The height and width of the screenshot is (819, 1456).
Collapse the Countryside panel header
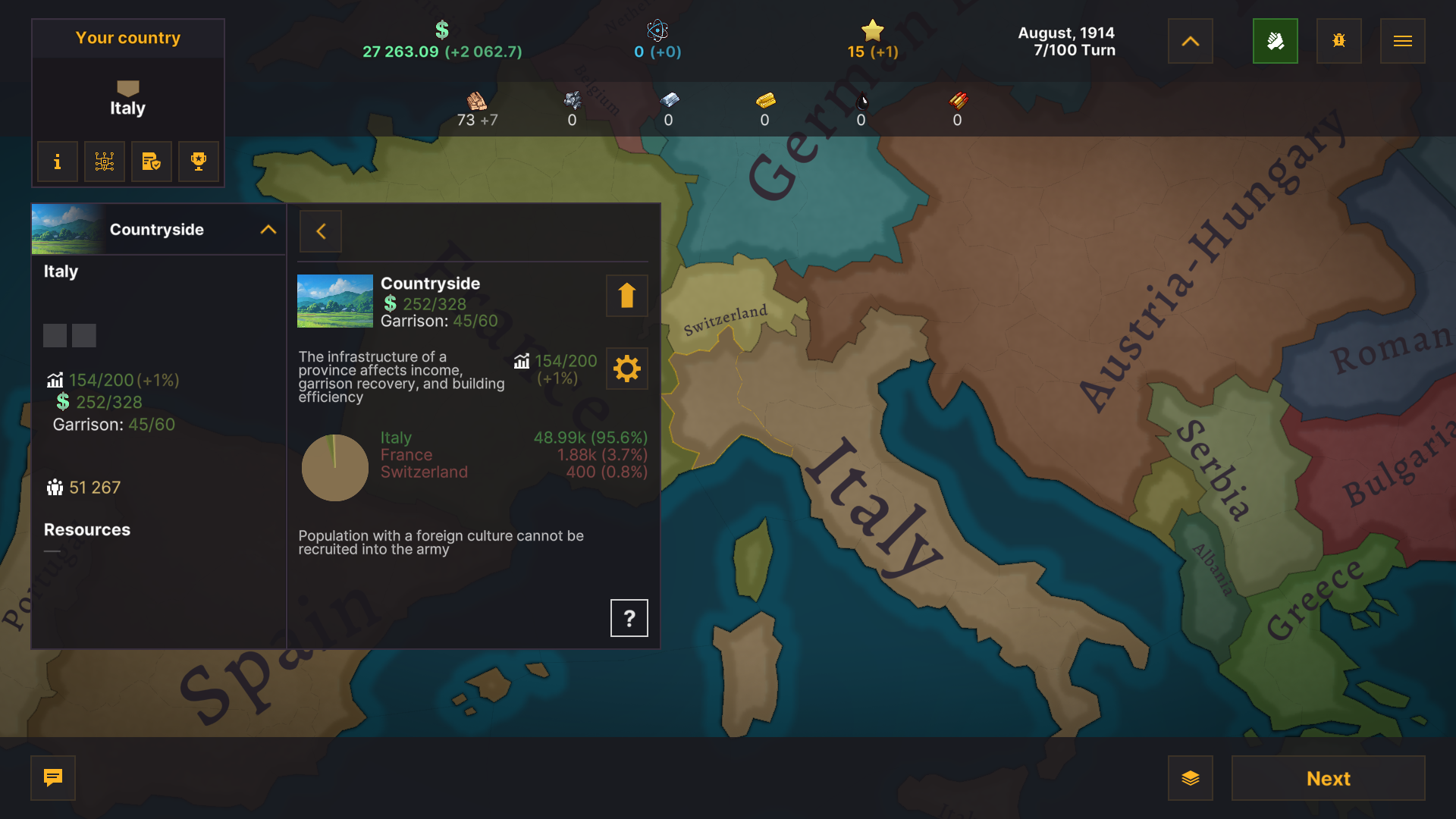268,230
